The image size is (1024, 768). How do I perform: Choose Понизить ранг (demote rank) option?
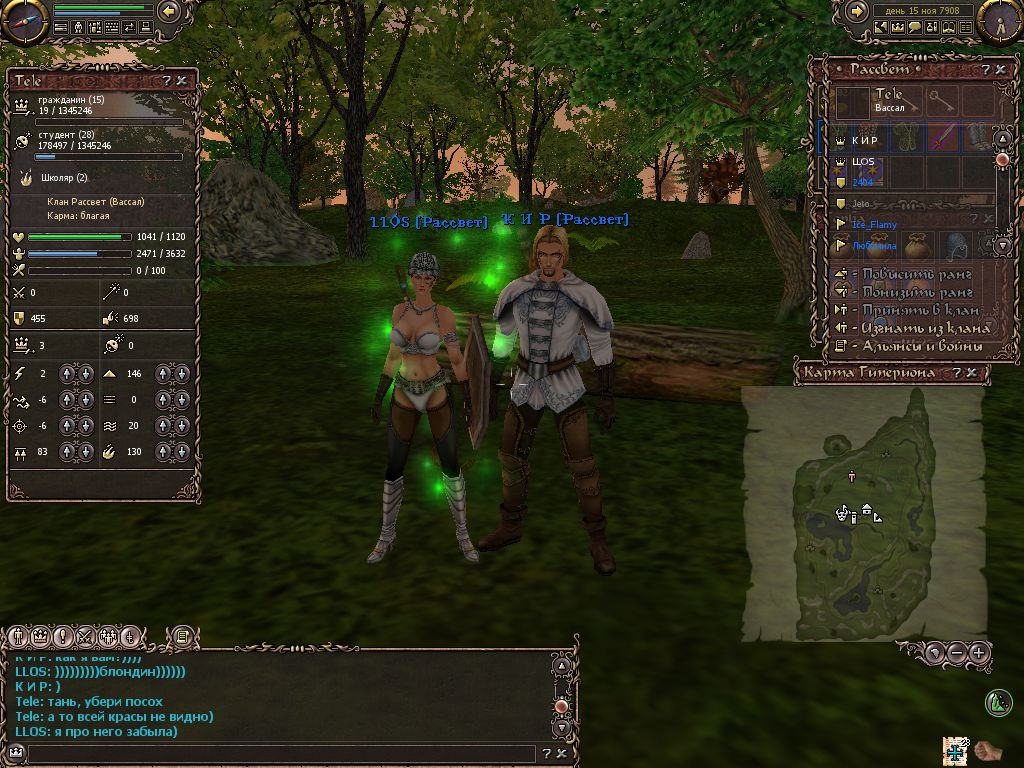pyautogui.click(x=909, y=292)
